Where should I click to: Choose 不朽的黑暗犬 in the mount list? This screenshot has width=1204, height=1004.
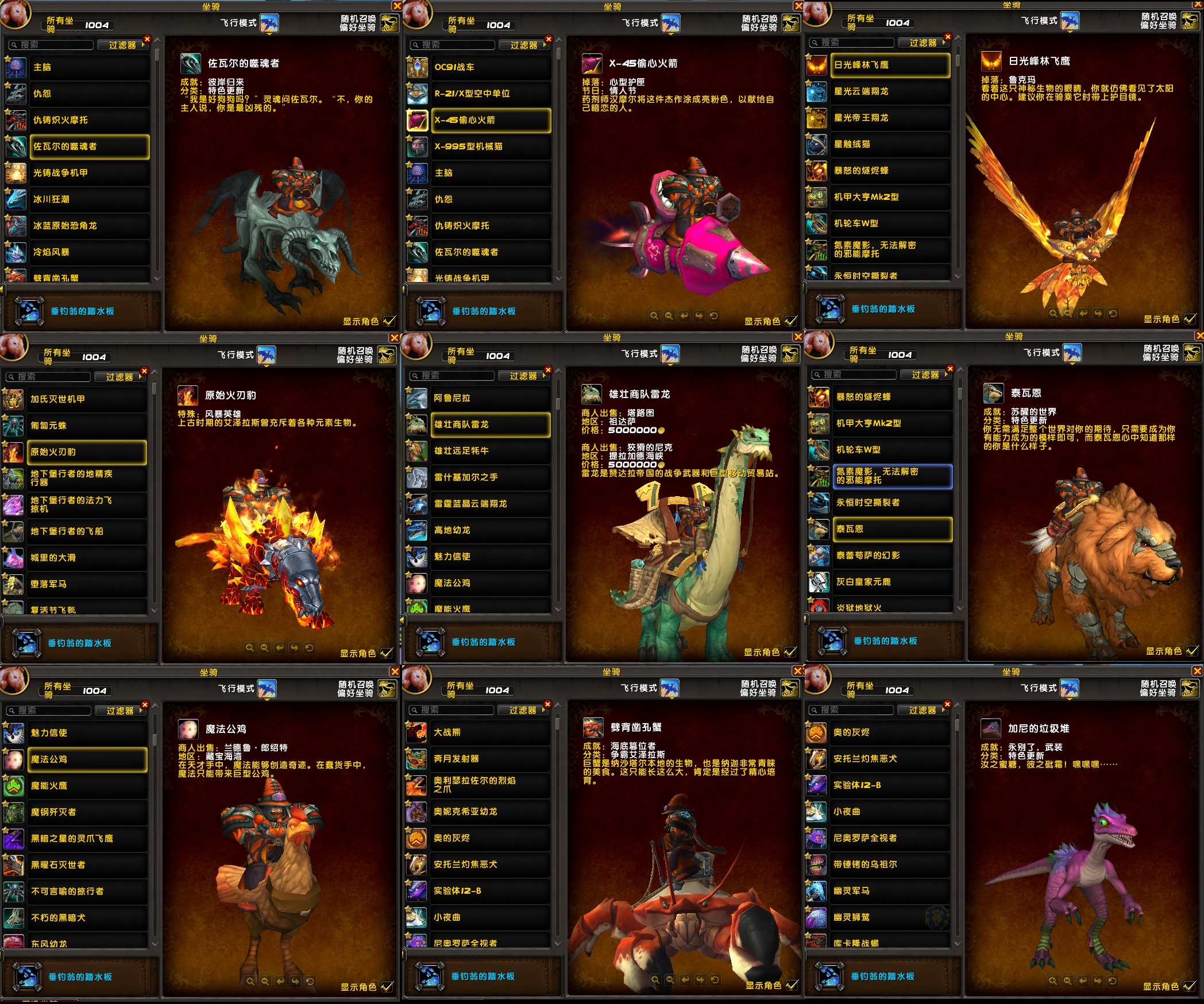coord(87,918)
